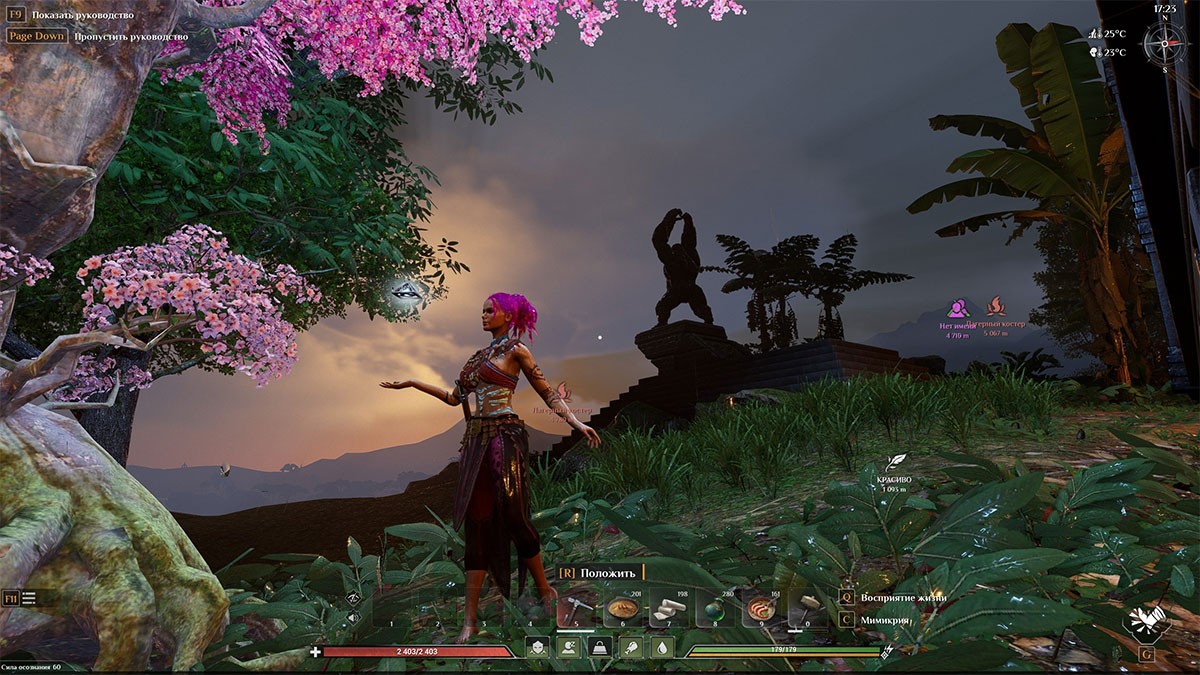Toggle the sound speaker icon near hotbar
This screenshot has width=1200, height=675.
(x=353, y=618)
